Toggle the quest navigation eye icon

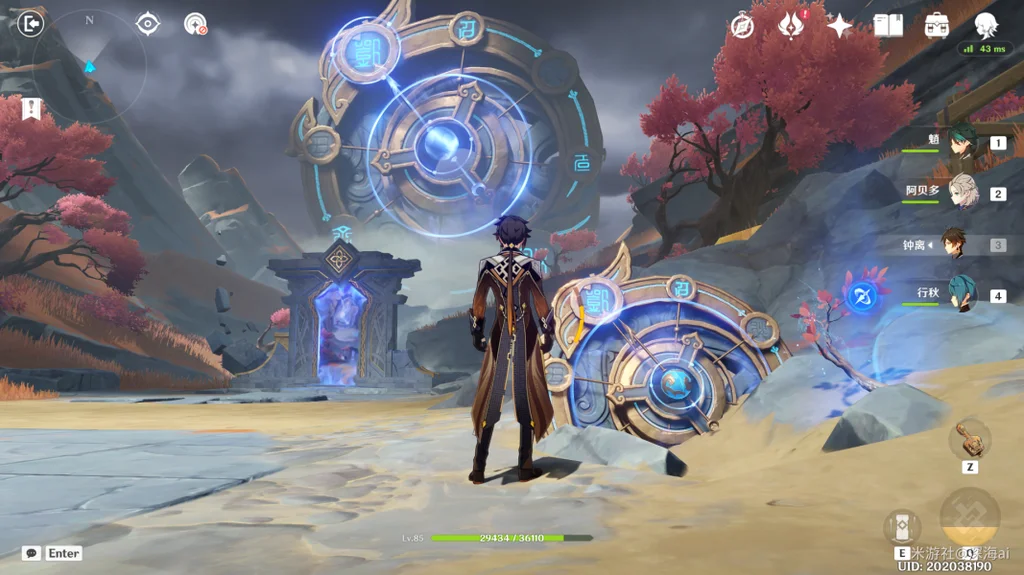click(x=148, y=23)
